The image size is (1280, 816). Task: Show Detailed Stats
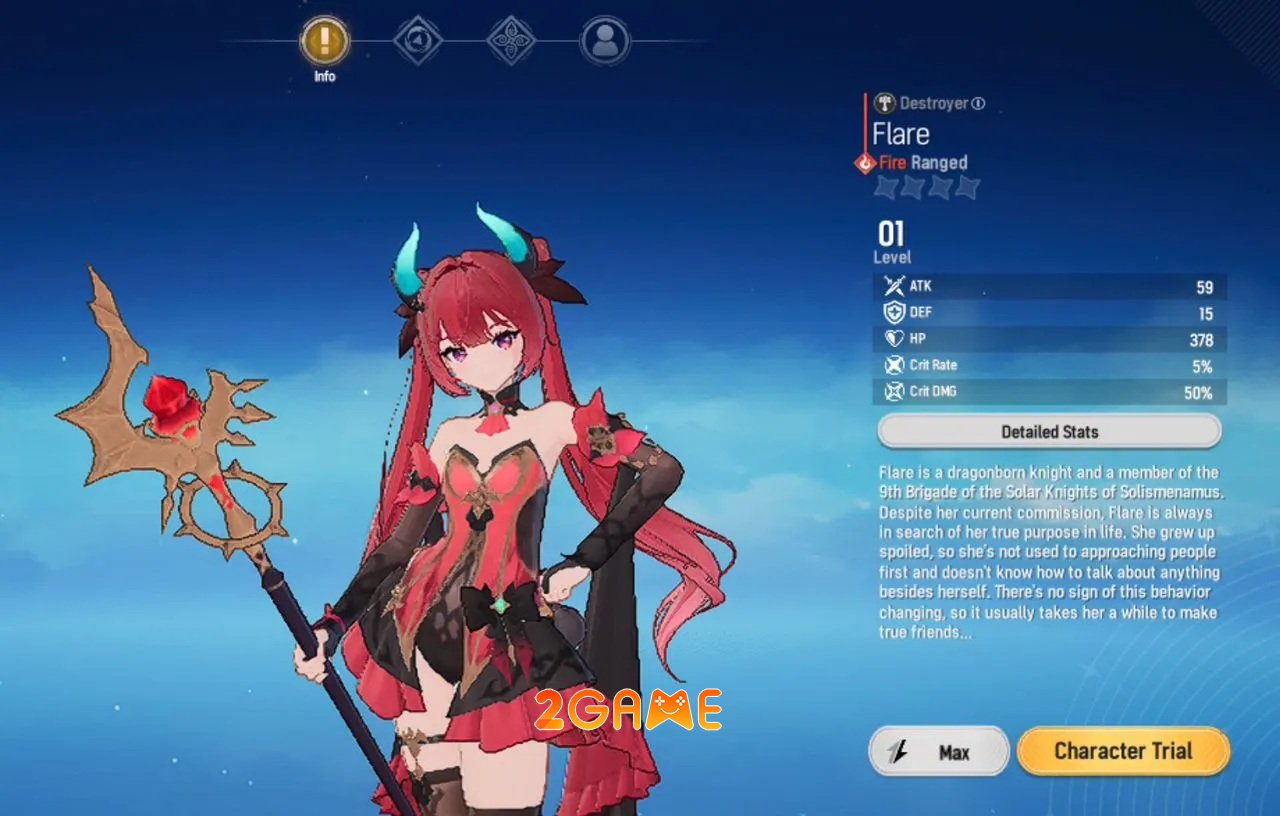point(1049,432)
